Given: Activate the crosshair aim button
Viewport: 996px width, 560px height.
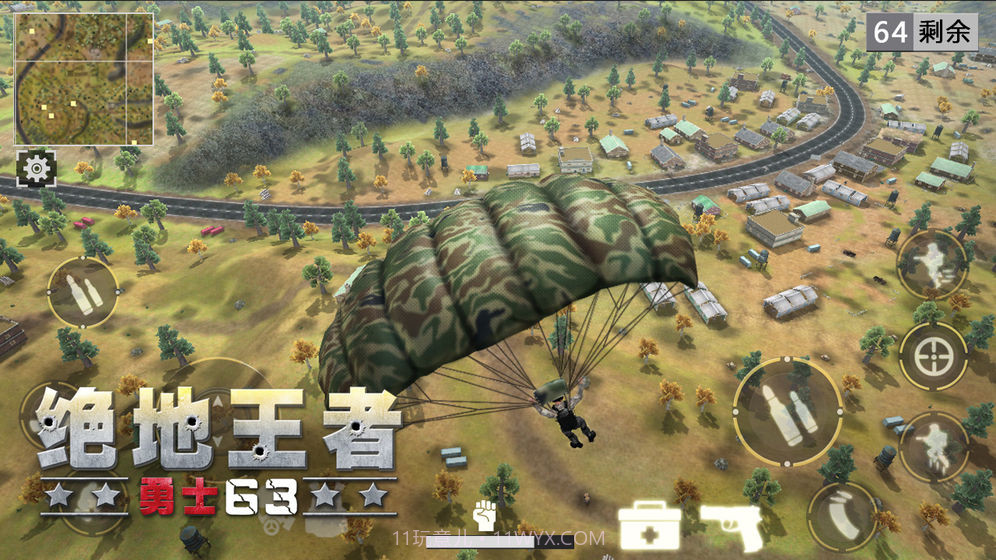Looking at the screenshot, I should [932, 357].
